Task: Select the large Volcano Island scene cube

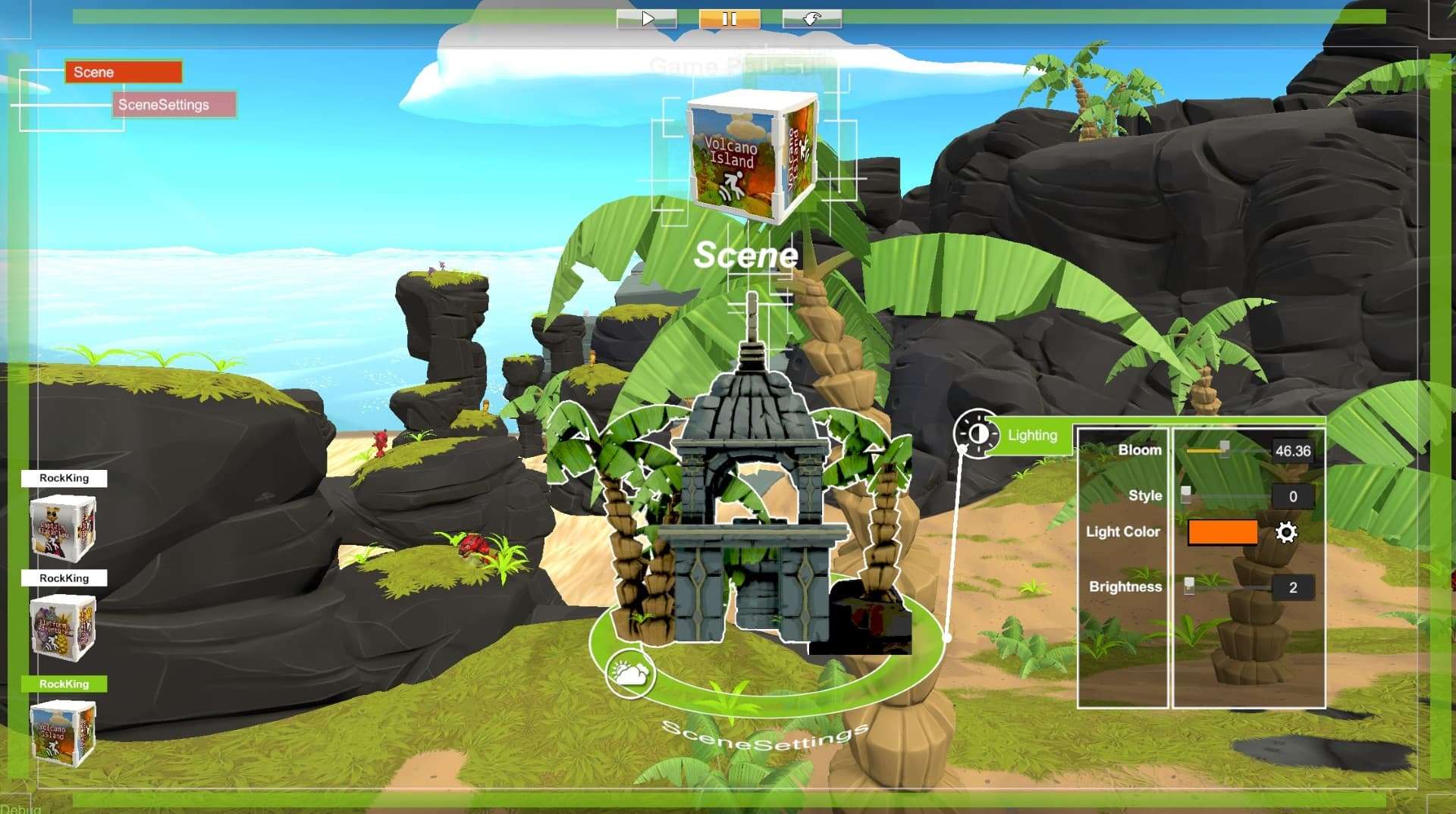Action: 750,156
